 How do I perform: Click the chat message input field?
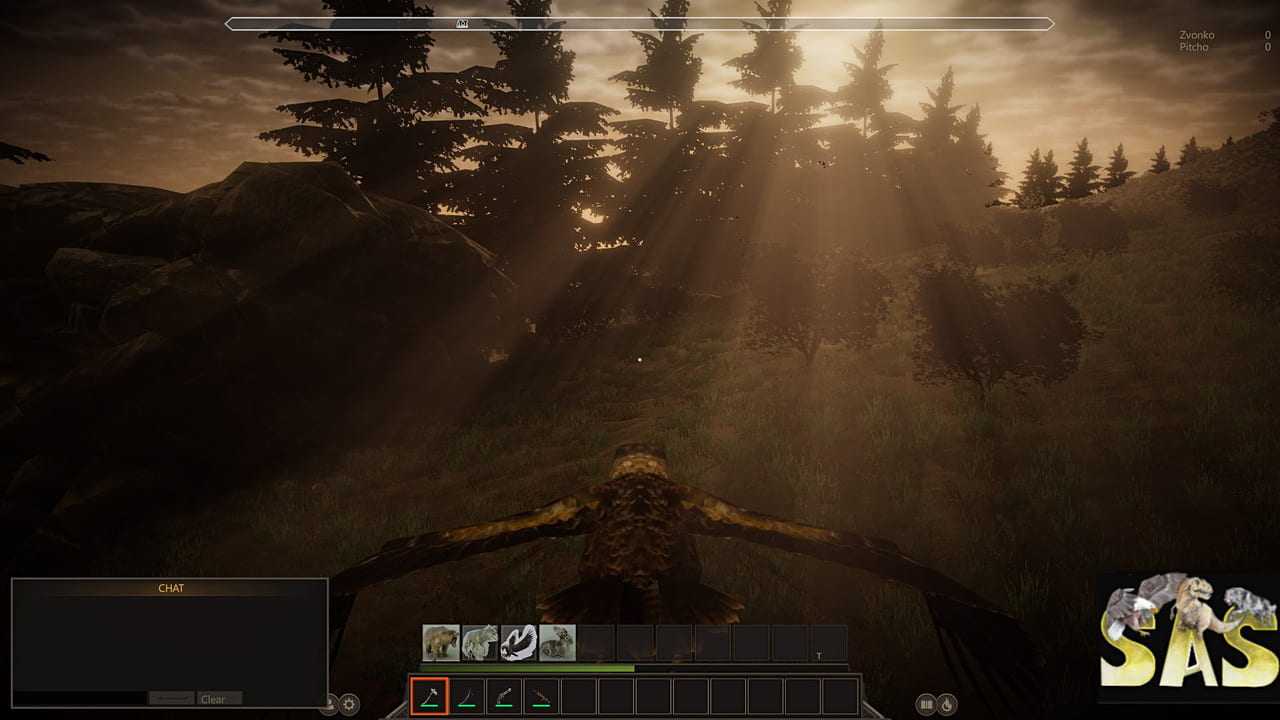(x=80, y=698)
